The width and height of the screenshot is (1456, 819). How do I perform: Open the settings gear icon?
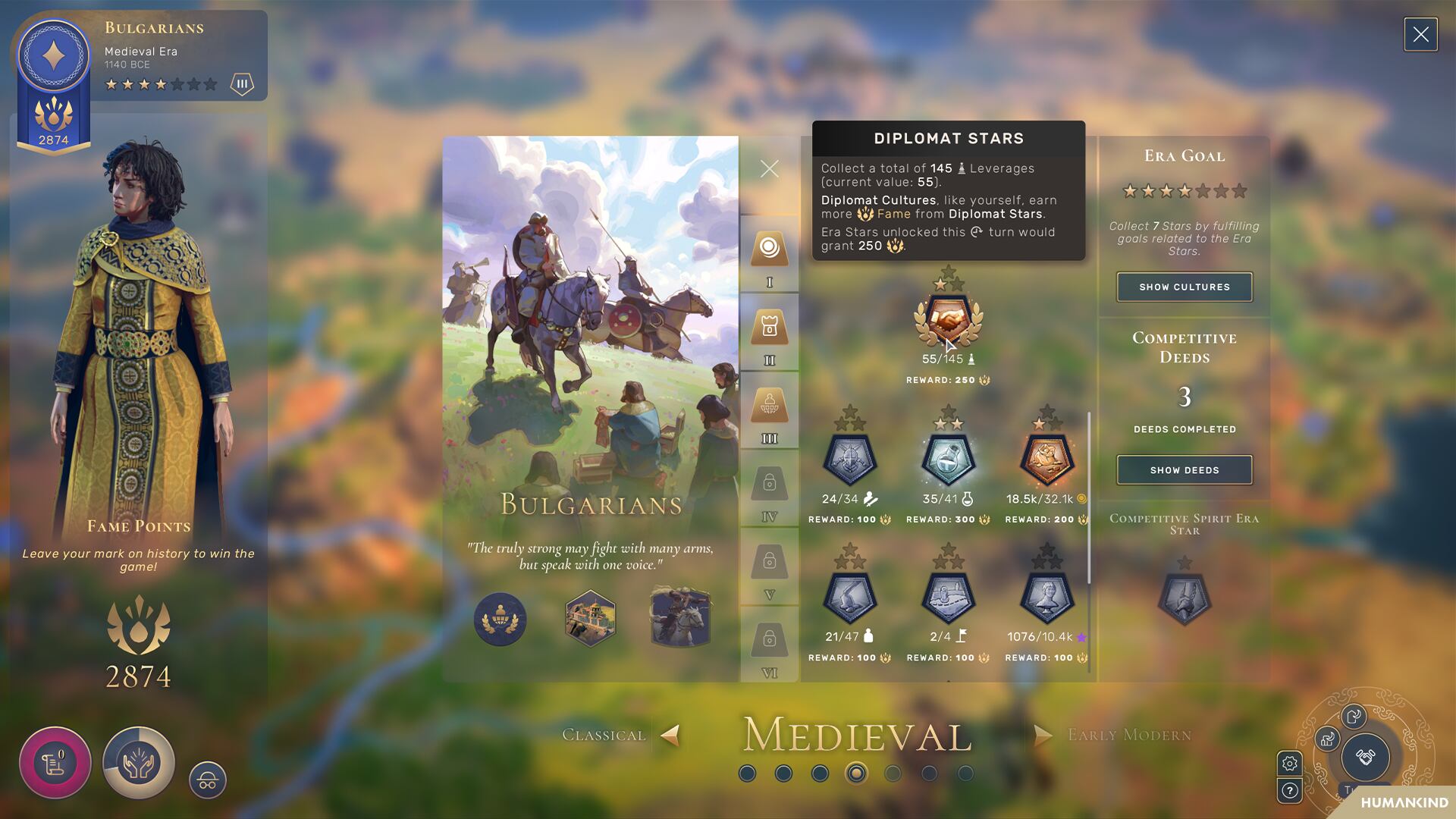pos(1289,764)
